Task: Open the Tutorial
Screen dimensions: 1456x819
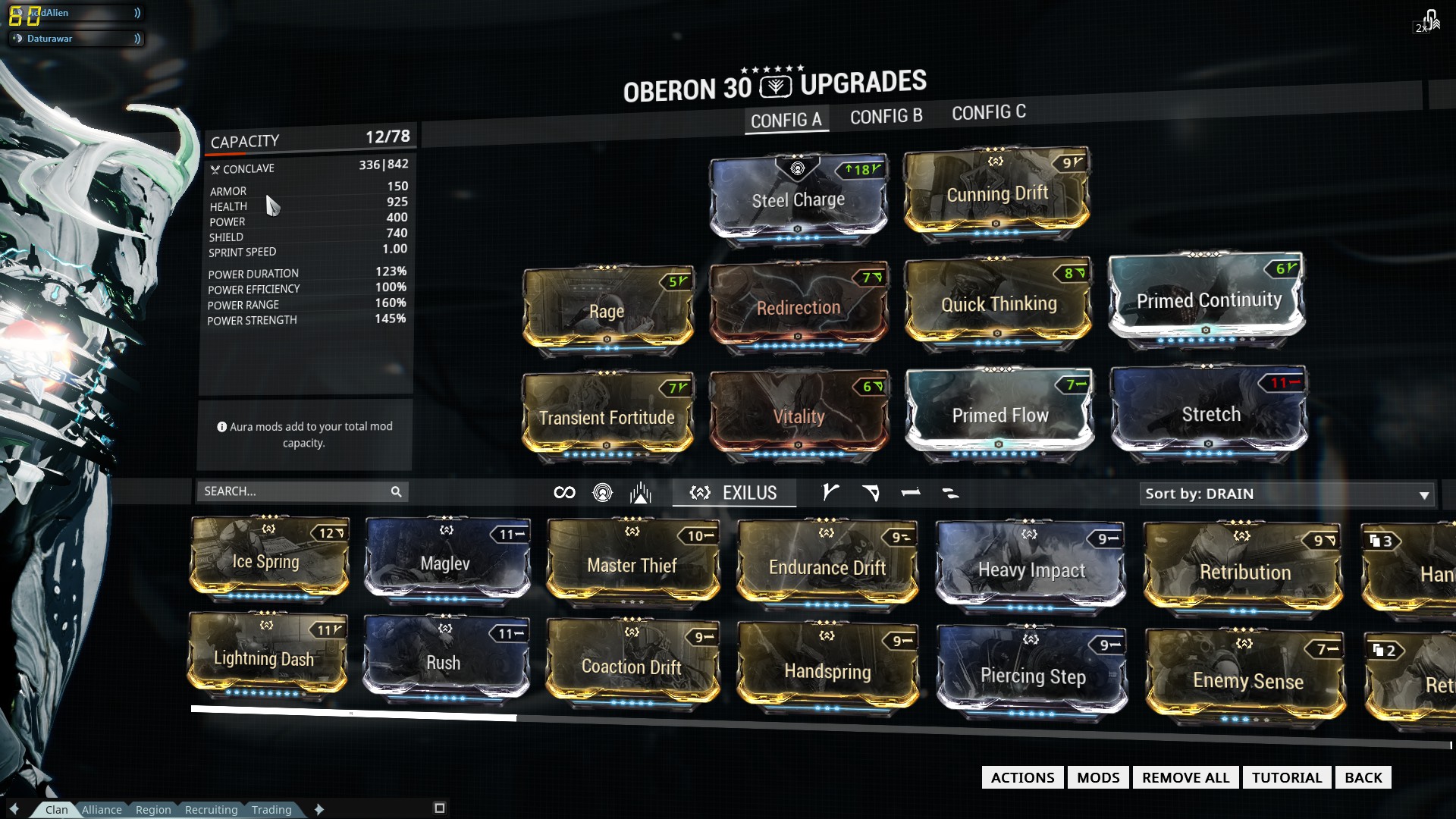Action: tap(1286, 777)
